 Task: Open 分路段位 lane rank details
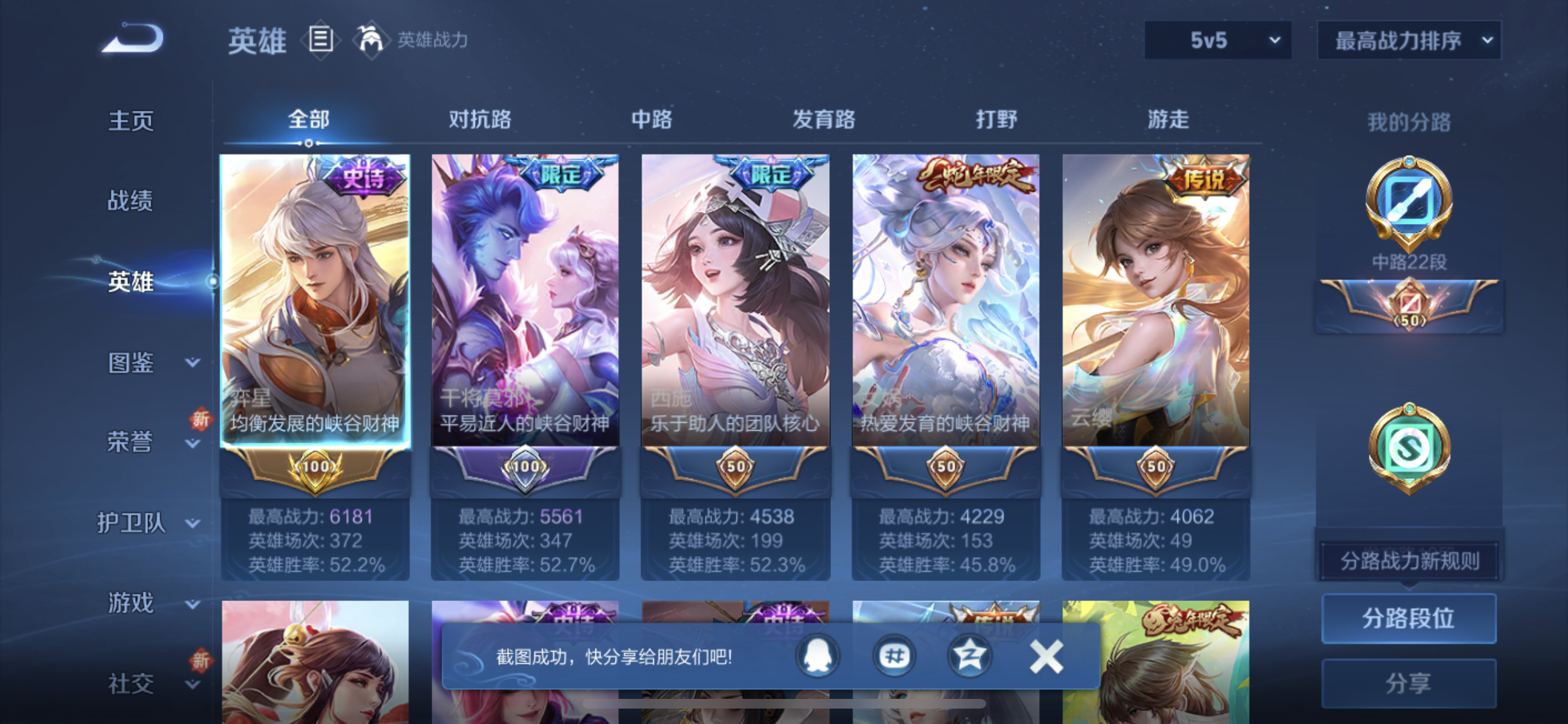[x=1409, y=619]
